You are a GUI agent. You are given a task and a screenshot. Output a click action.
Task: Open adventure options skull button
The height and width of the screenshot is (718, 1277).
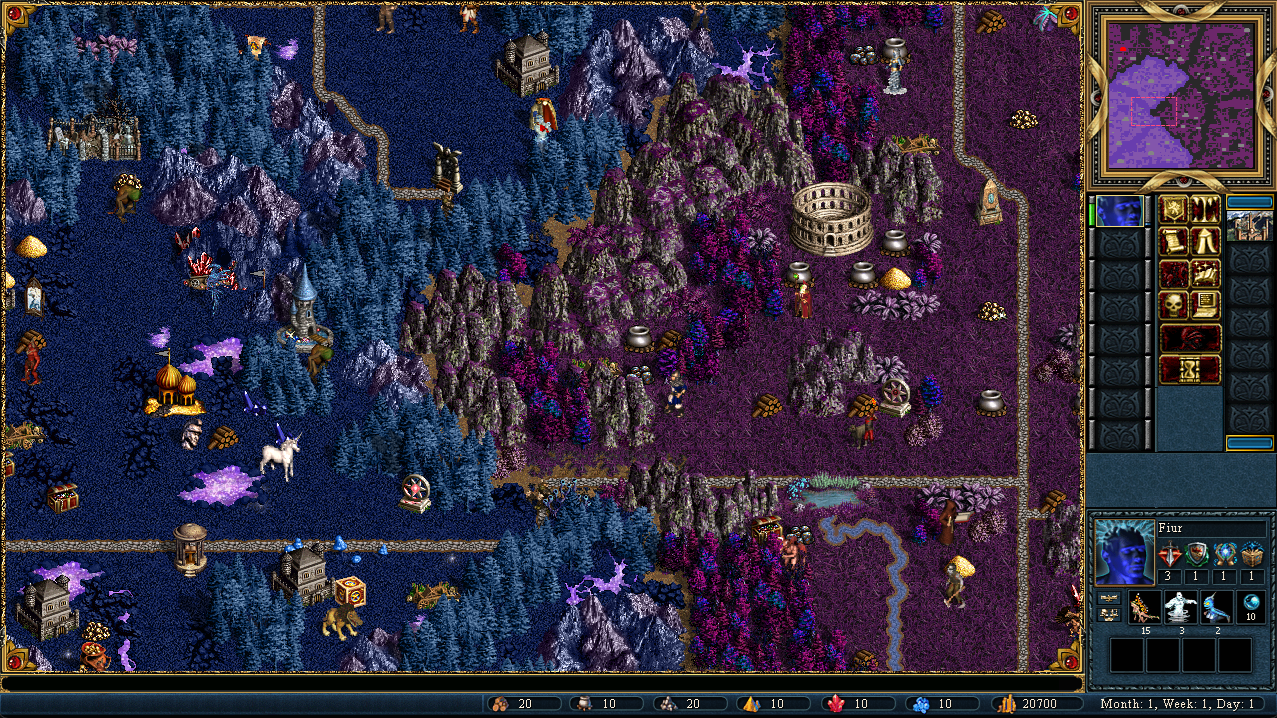[1174, 305]
